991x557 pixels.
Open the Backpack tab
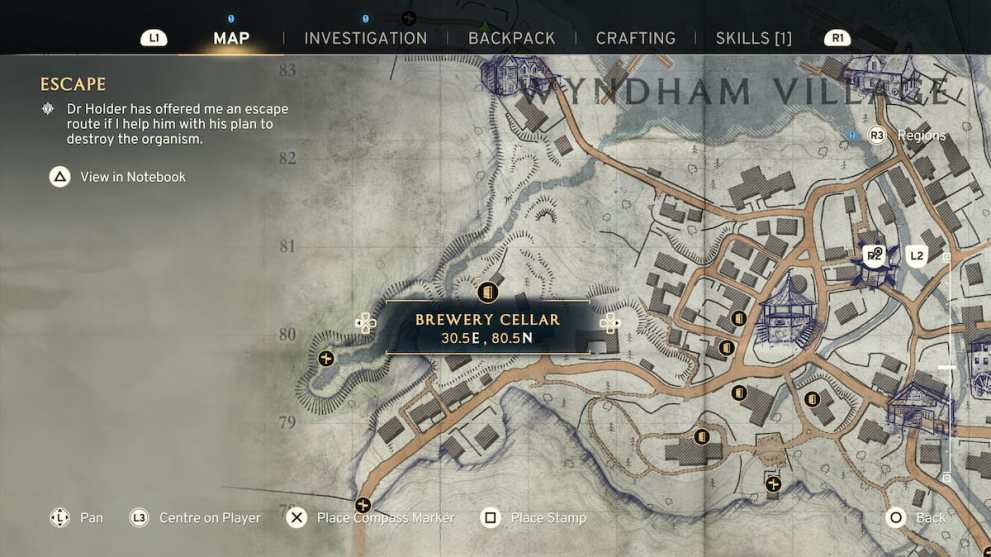511,38
